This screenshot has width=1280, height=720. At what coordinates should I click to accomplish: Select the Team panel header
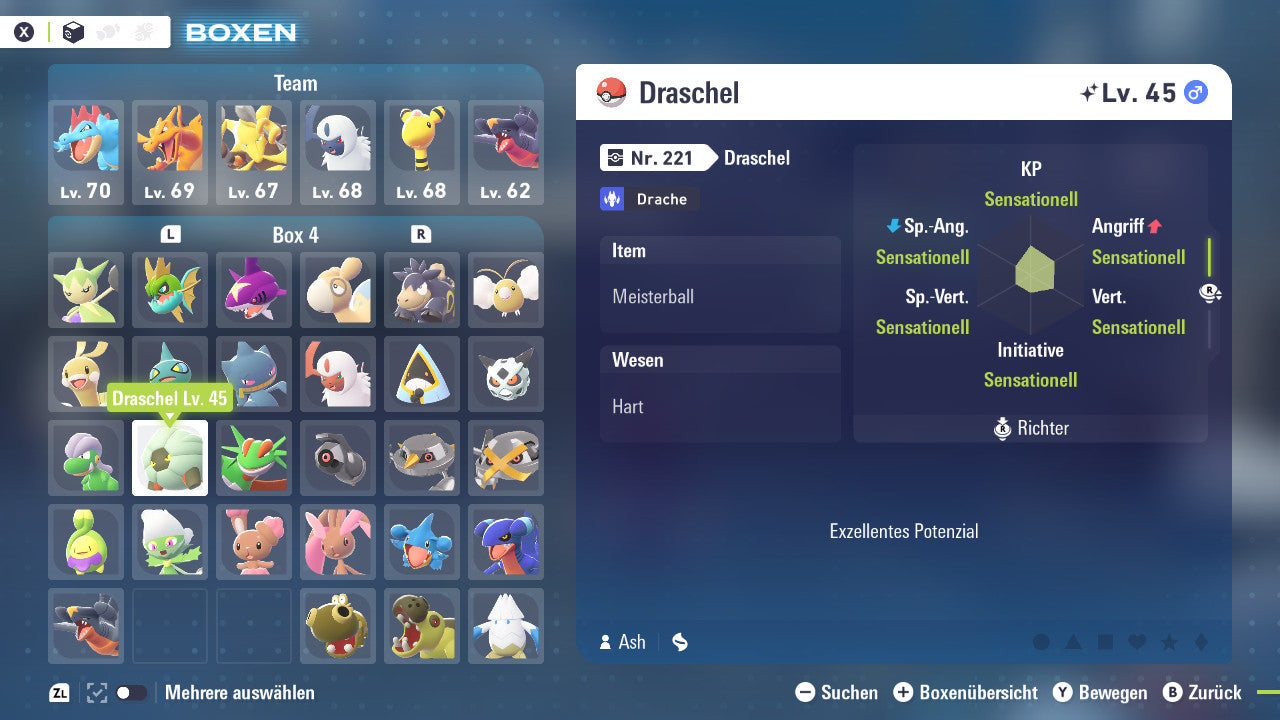click(x=295, y=83)
